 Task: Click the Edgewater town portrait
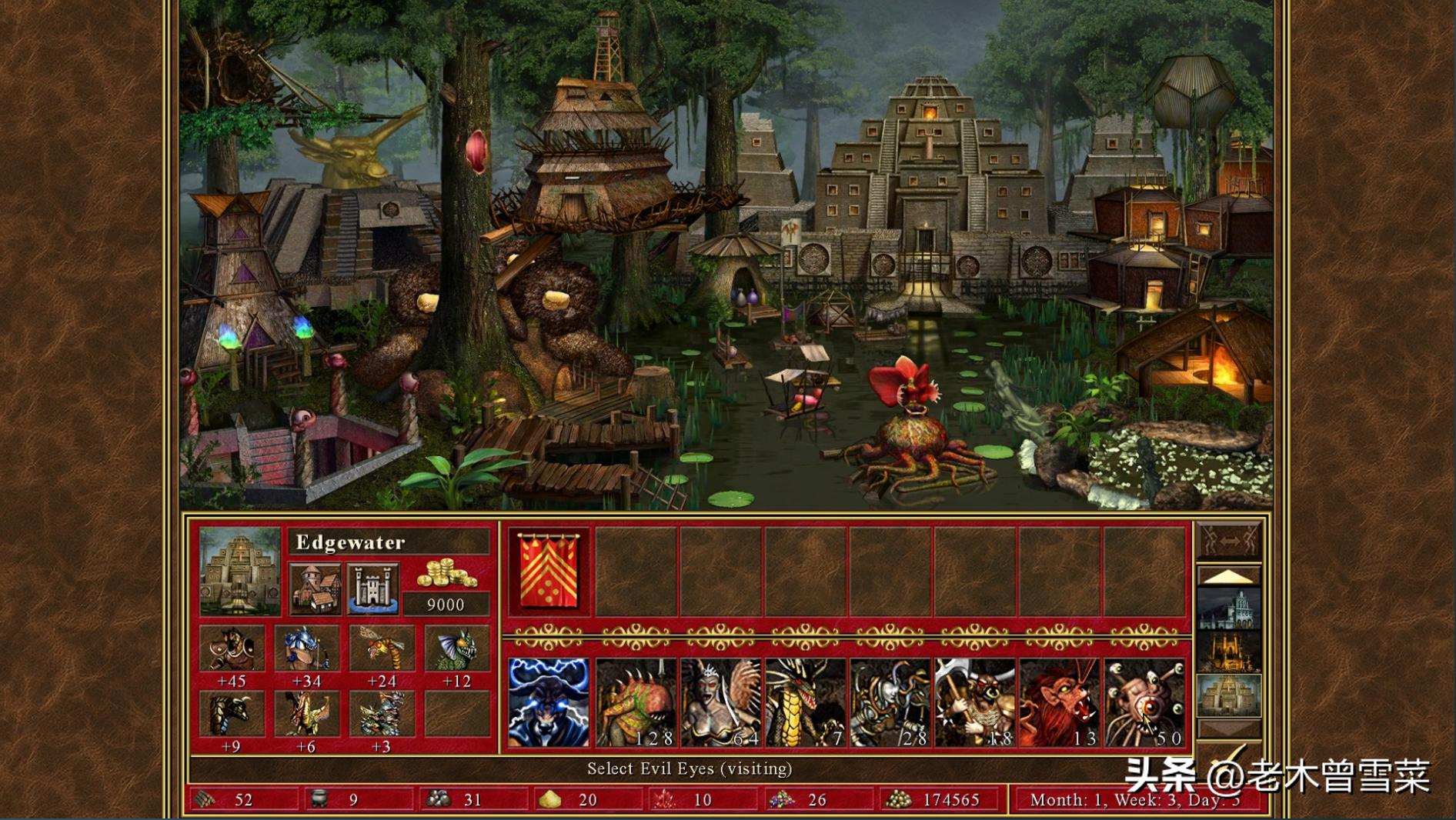pos(240,572)
